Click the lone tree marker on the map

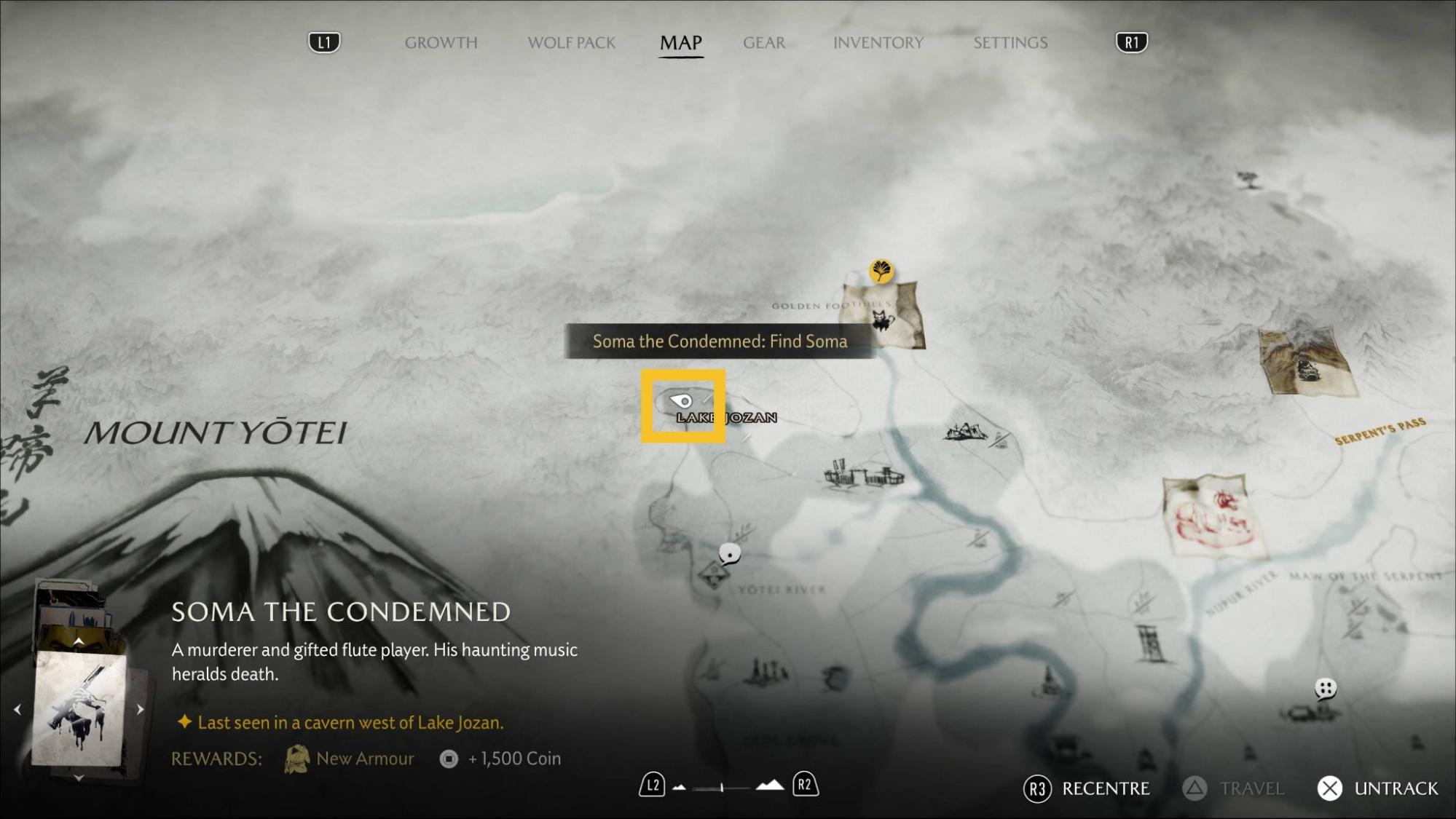(x=1248, y=178)
